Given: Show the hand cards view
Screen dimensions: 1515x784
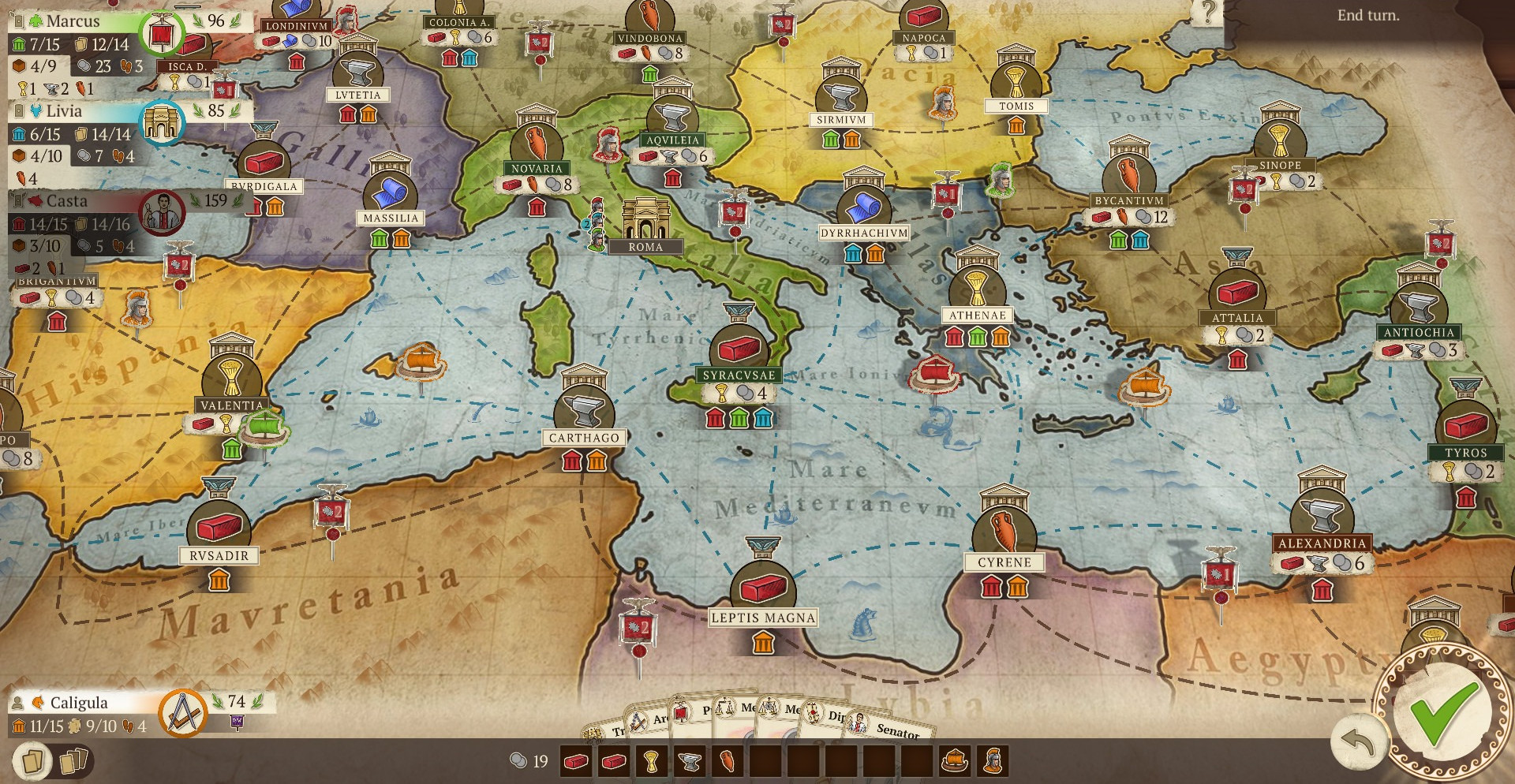Looking at the screenshot, I should pos(32,762).
